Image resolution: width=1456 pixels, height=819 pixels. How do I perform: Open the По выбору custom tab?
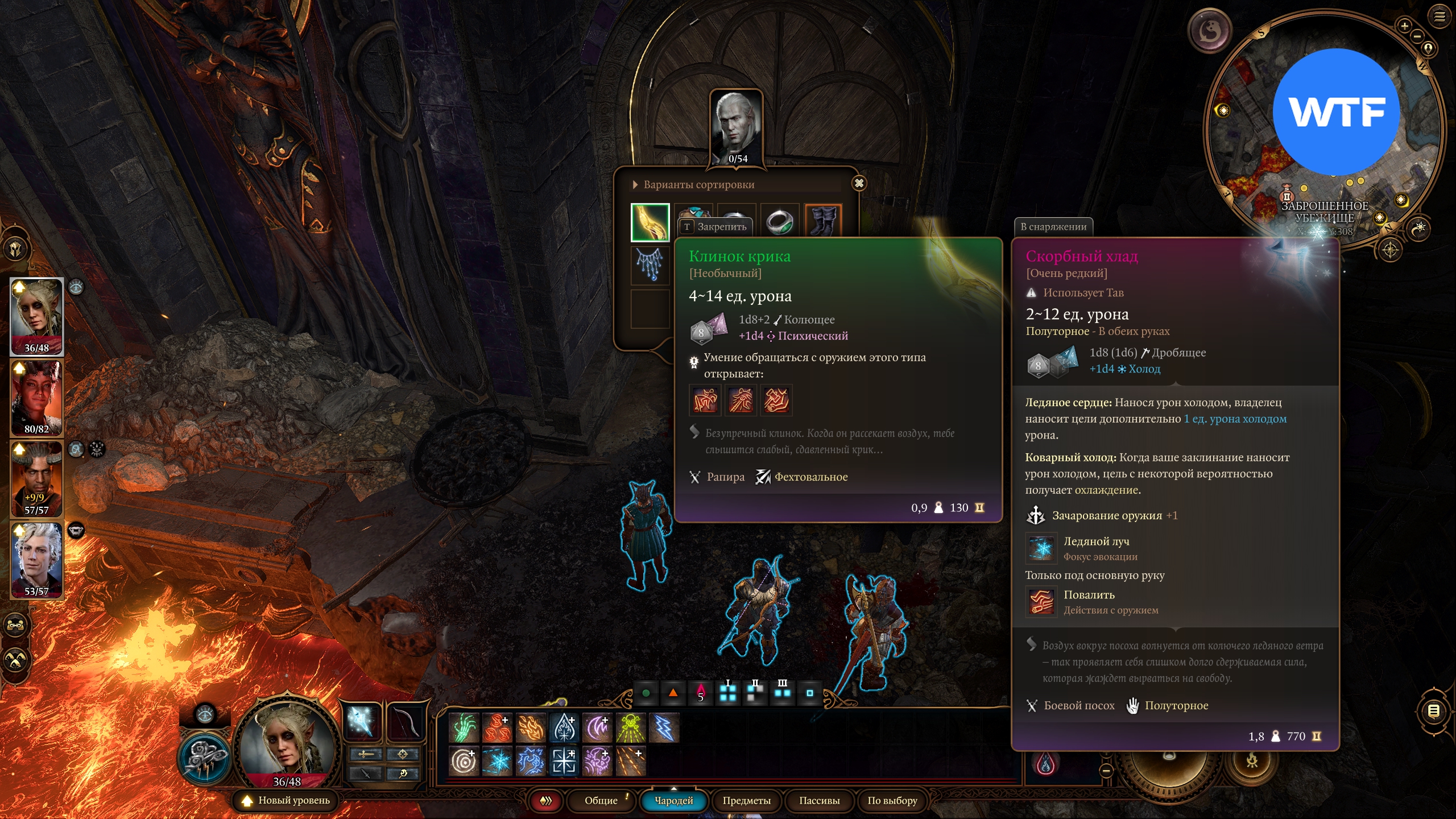pyautogui.click(x=892, y=801)
